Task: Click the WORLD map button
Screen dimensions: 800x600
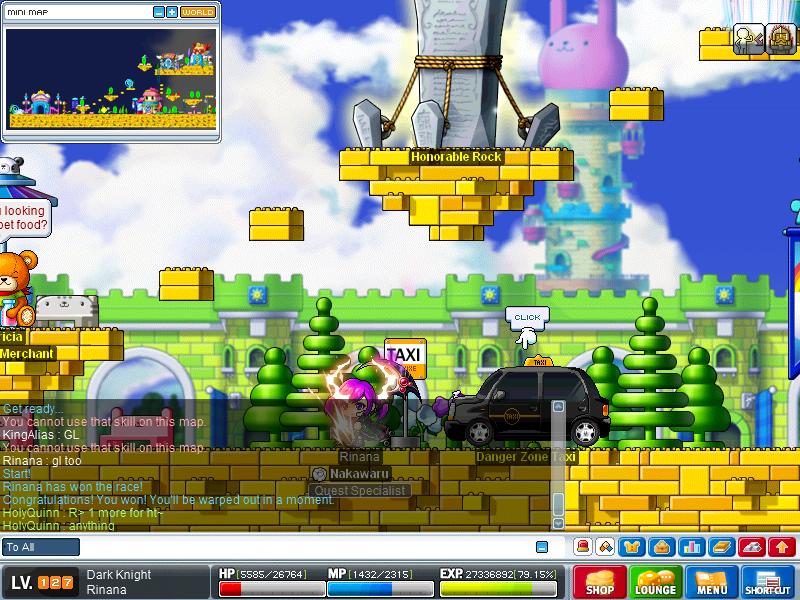Action: point(198,12)
